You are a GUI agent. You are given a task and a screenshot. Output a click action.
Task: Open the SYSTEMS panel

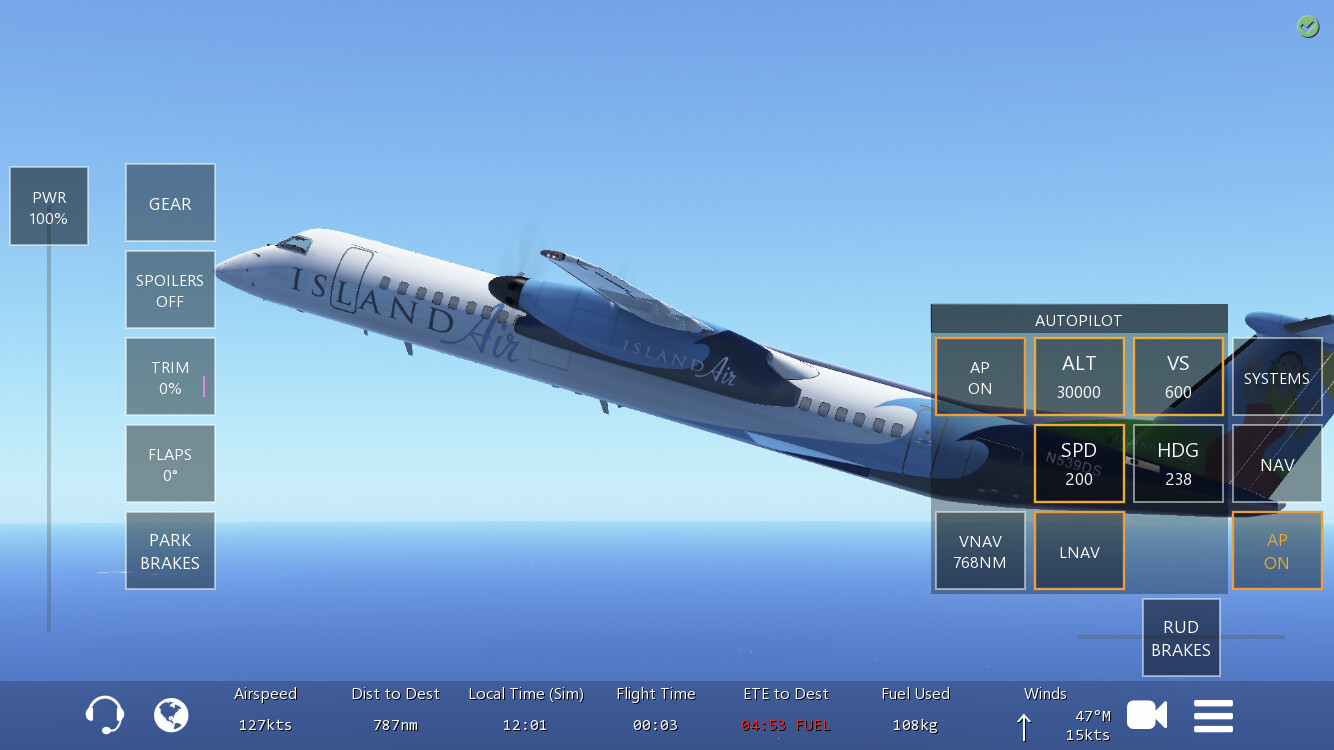[x=1277, y=377]
